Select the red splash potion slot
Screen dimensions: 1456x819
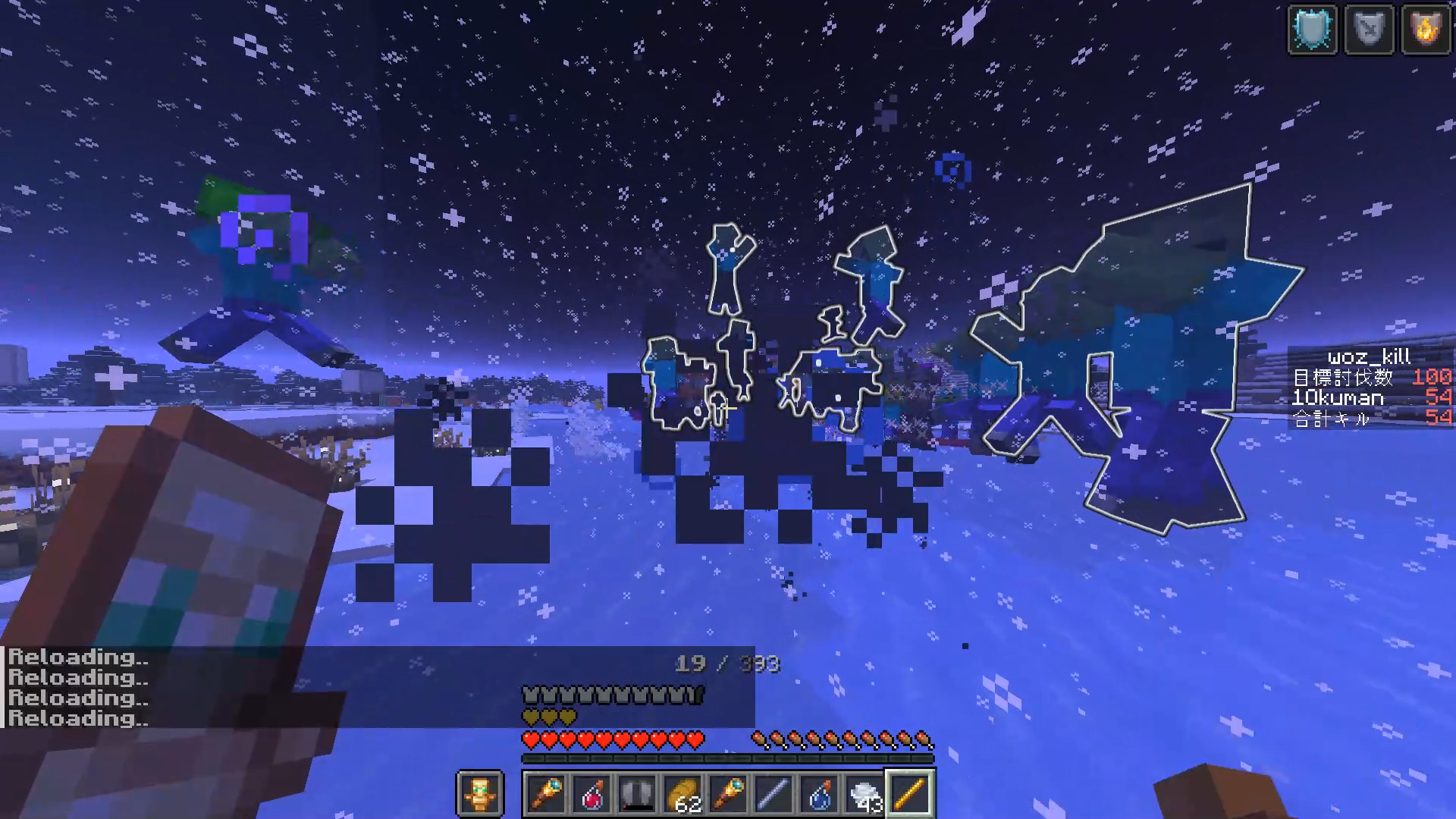[592, 795]
